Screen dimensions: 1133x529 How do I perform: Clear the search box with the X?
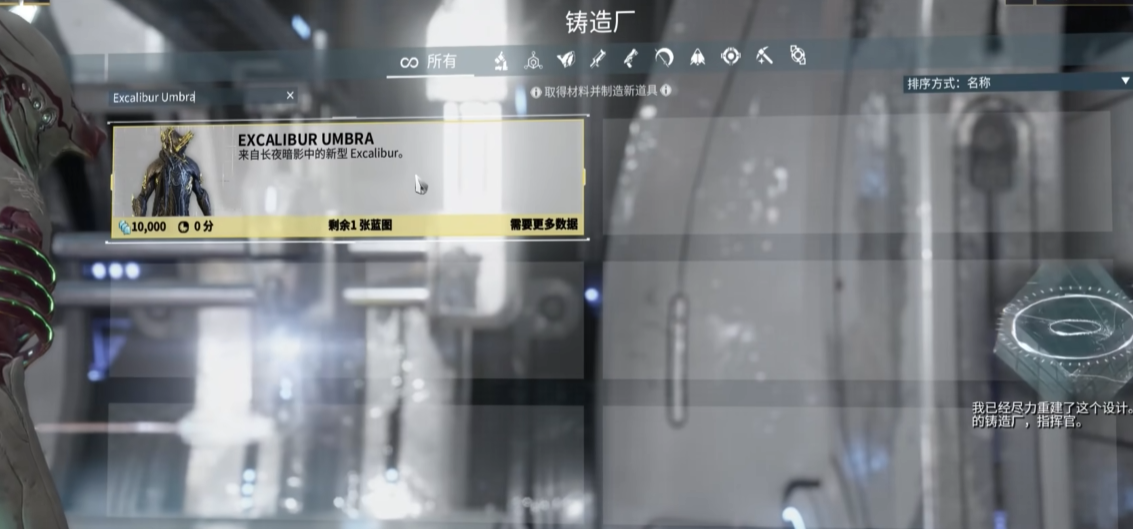(x=290, y=96)
